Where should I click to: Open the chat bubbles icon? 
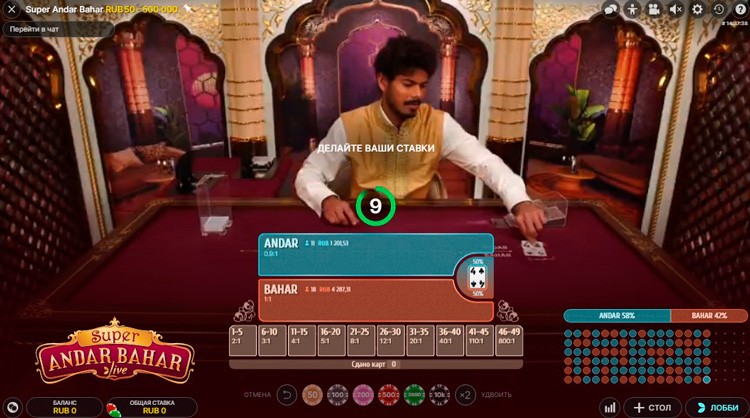coord(611,9)
